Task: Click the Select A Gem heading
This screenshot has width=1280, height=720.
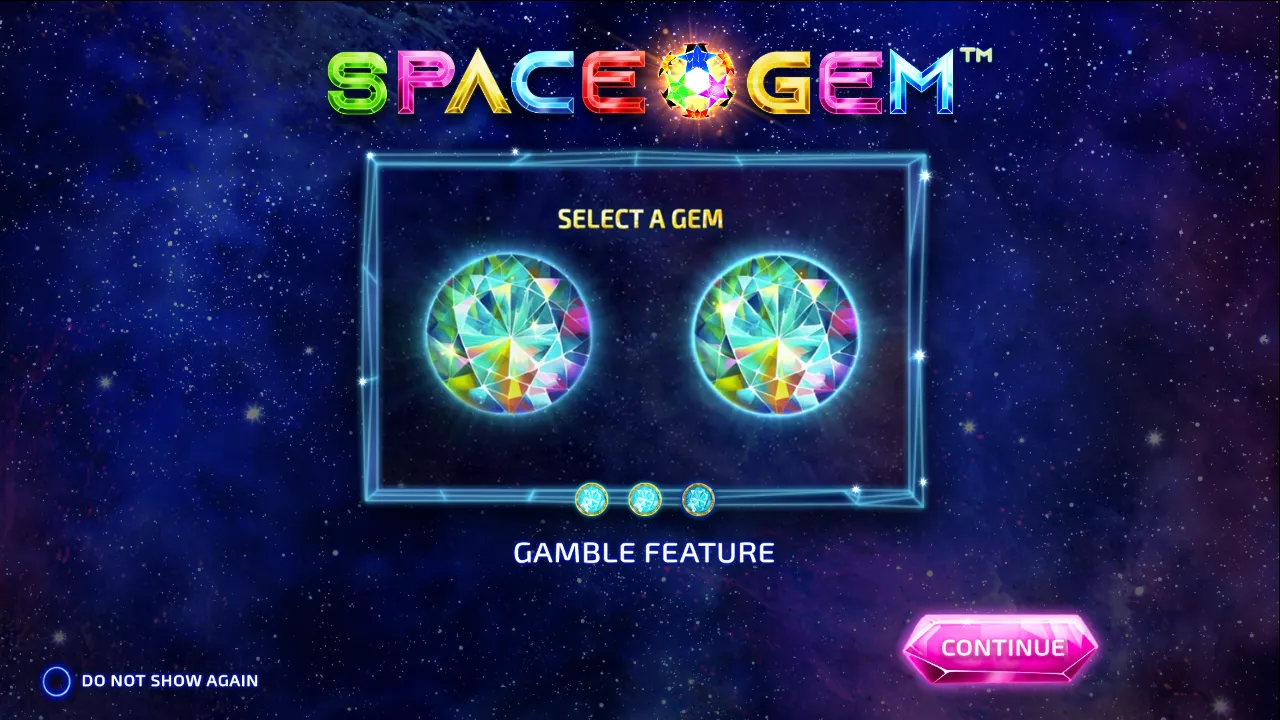Action: (641, 219)
